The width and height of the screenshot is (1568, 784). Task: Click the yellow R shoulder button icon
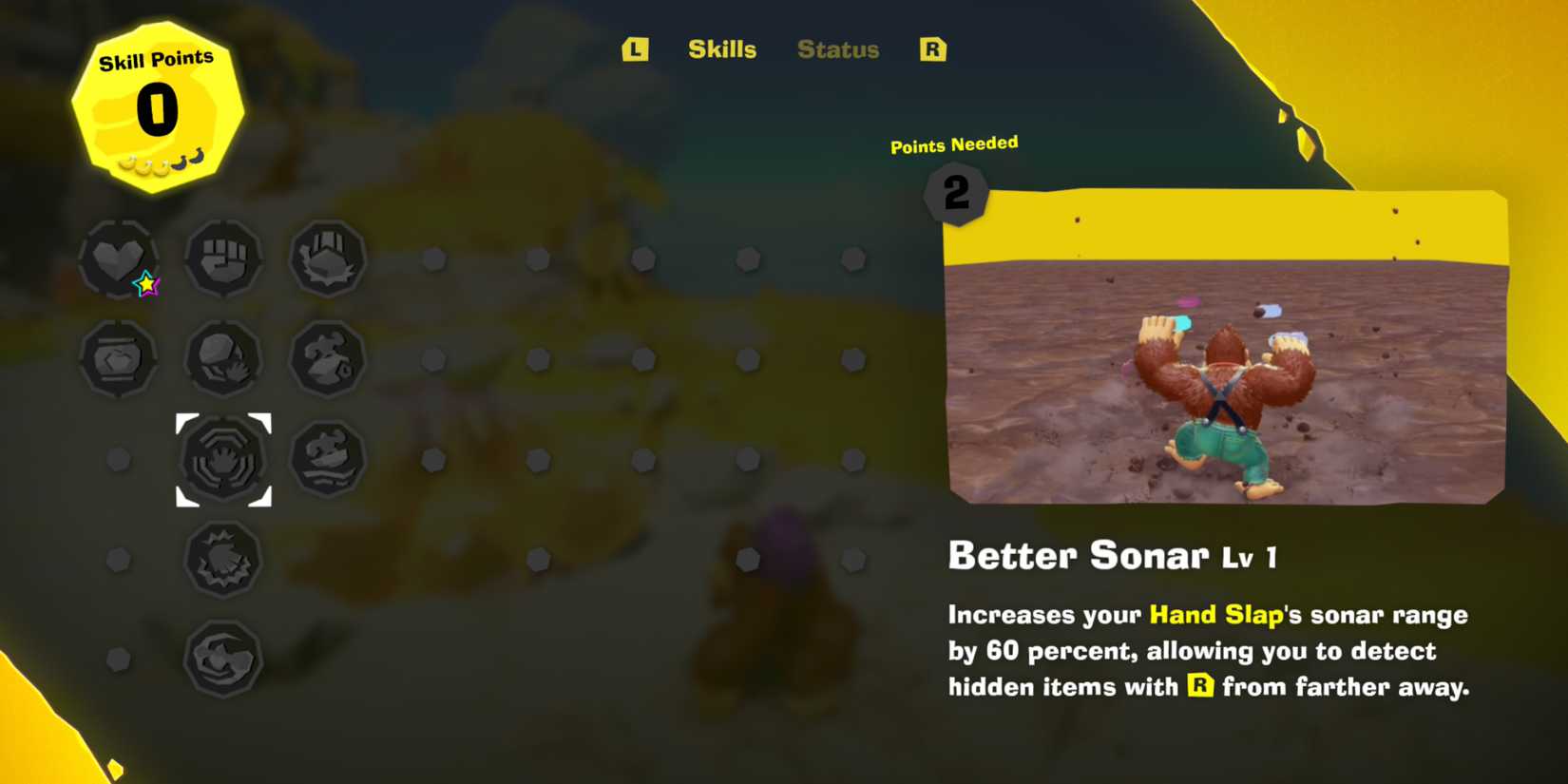(932, 48)
